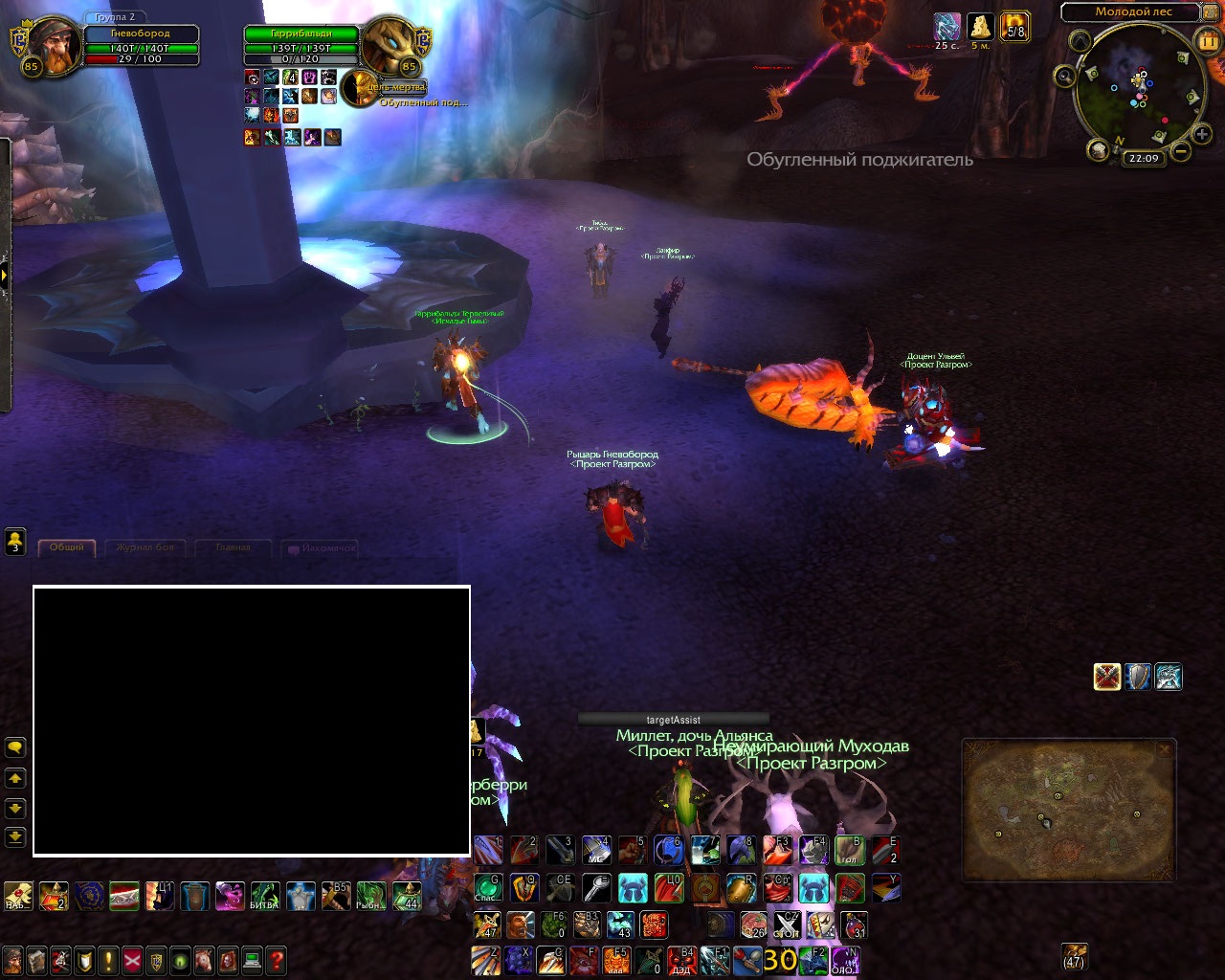Open the character info micro button

coord(13,959)
